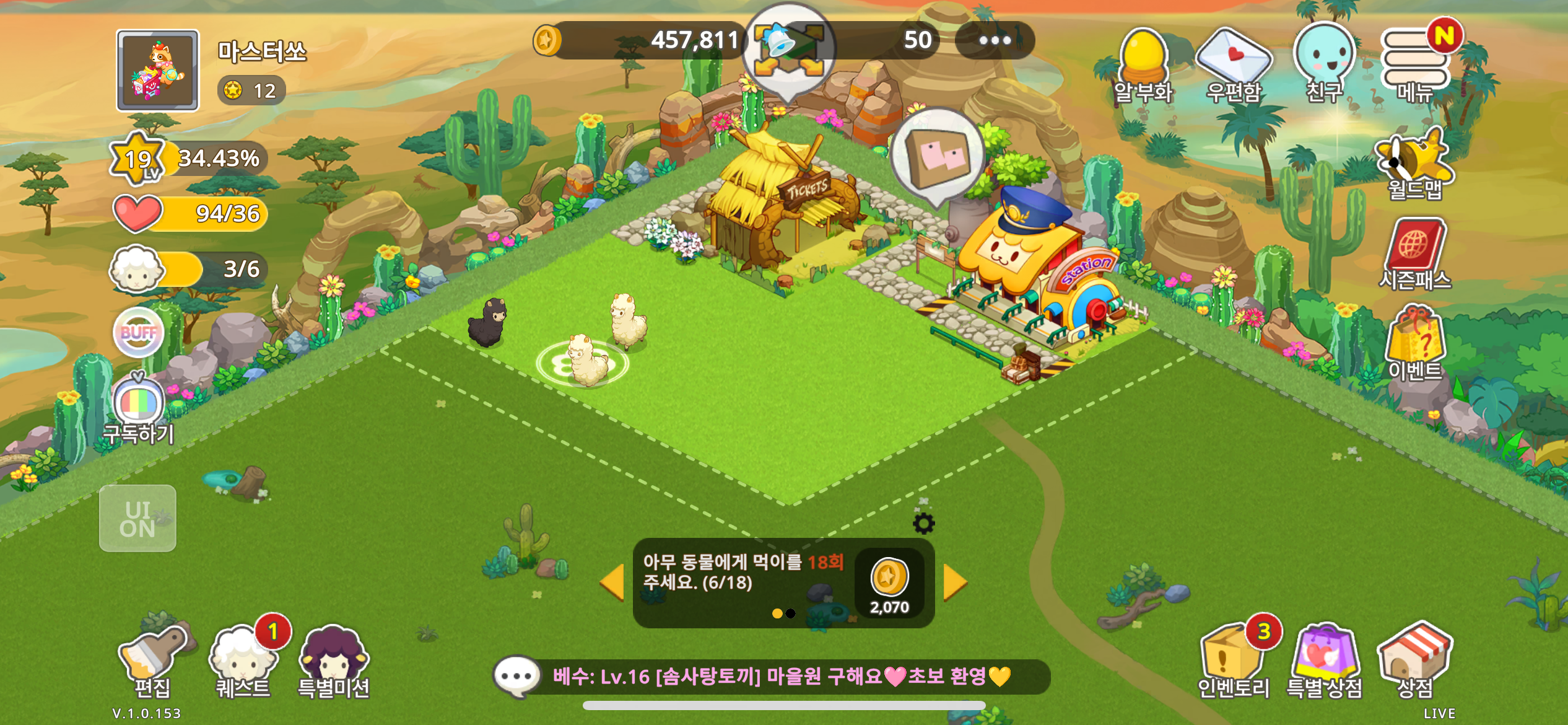View the 마스터쏘 player profile avatar
Image resolution: width=1568 pixels, height=725 pixels.
(158, 71)
